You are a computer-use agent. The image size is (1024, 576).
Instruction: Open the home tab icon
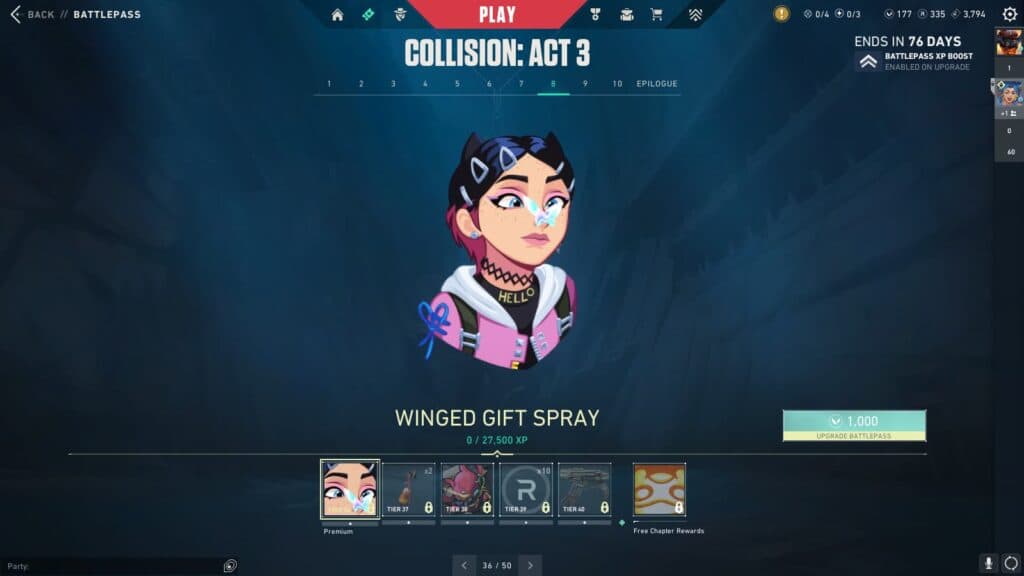tap(337, 15)
